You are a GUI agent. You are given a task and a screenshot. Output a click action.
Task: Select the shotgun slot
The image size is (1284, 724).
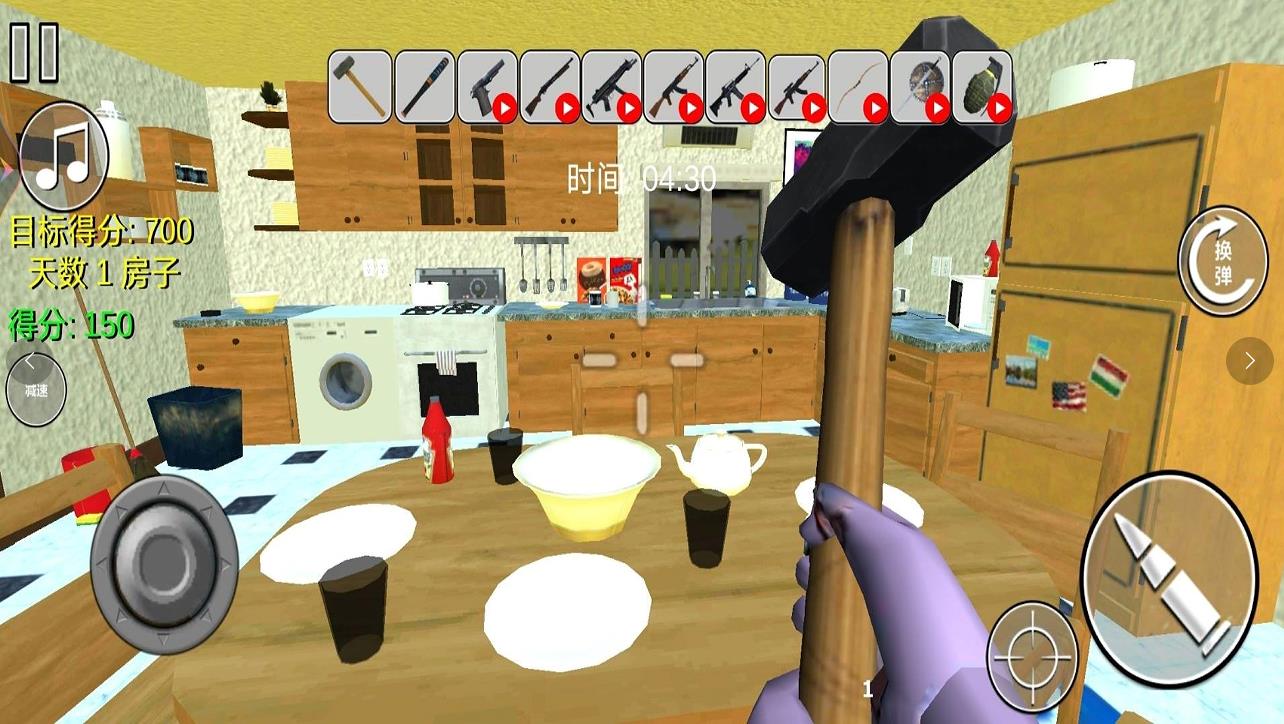click(x=549, y=87)
